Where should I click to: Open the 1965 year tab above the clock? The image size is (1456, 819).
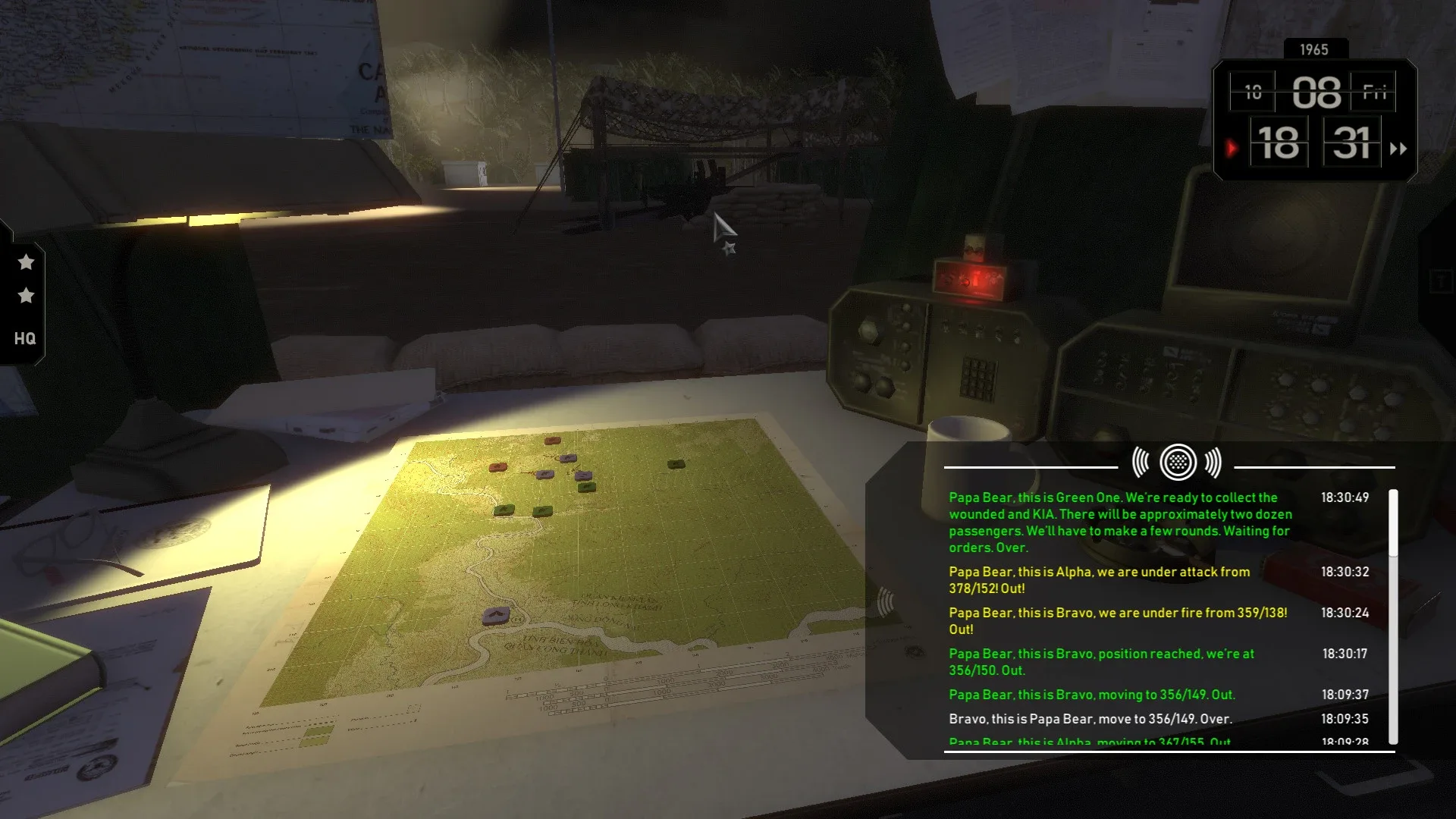tap(1314, 49)
